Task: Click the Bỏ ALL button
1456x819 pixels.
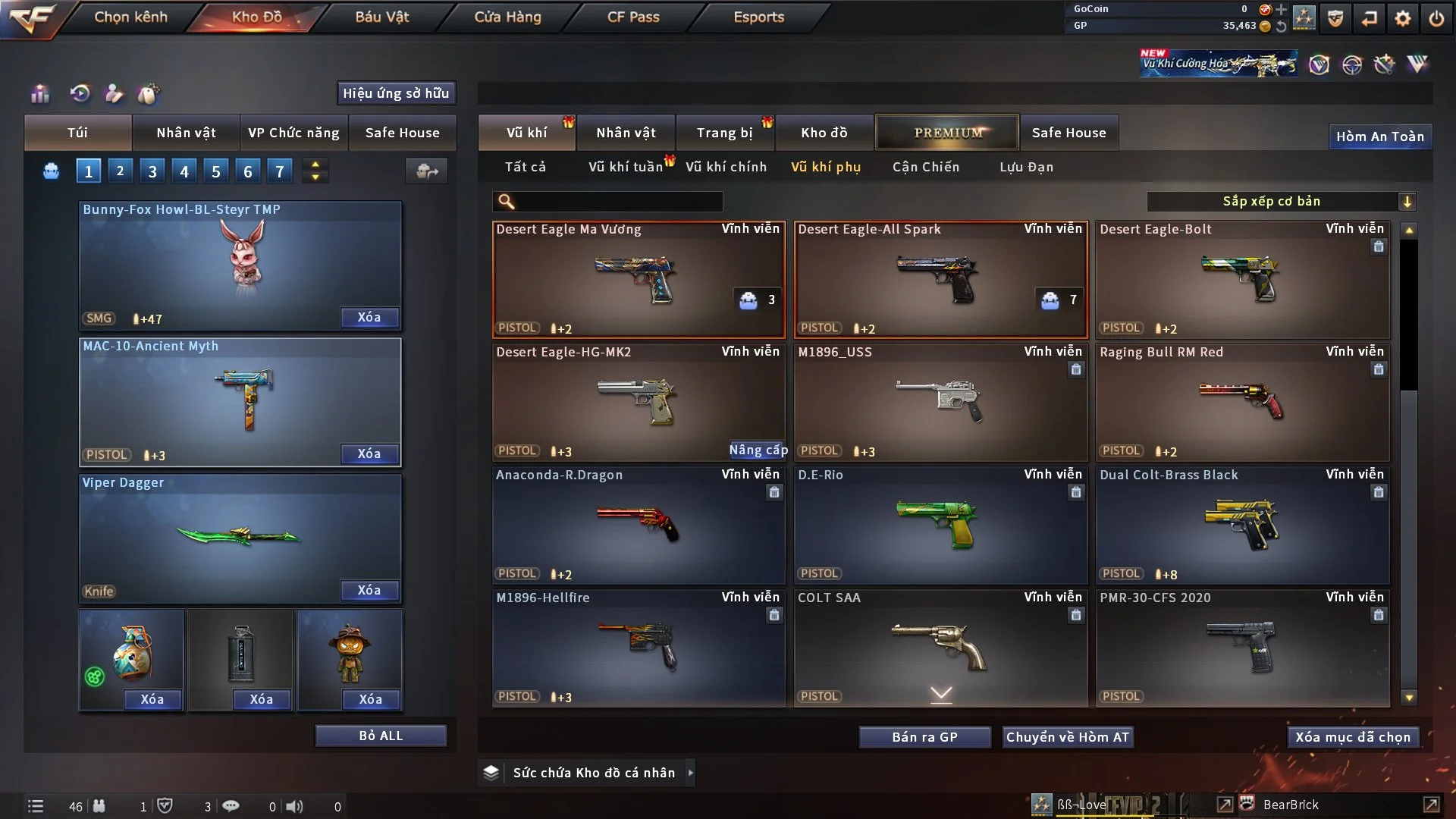Action: pos(381,736)
